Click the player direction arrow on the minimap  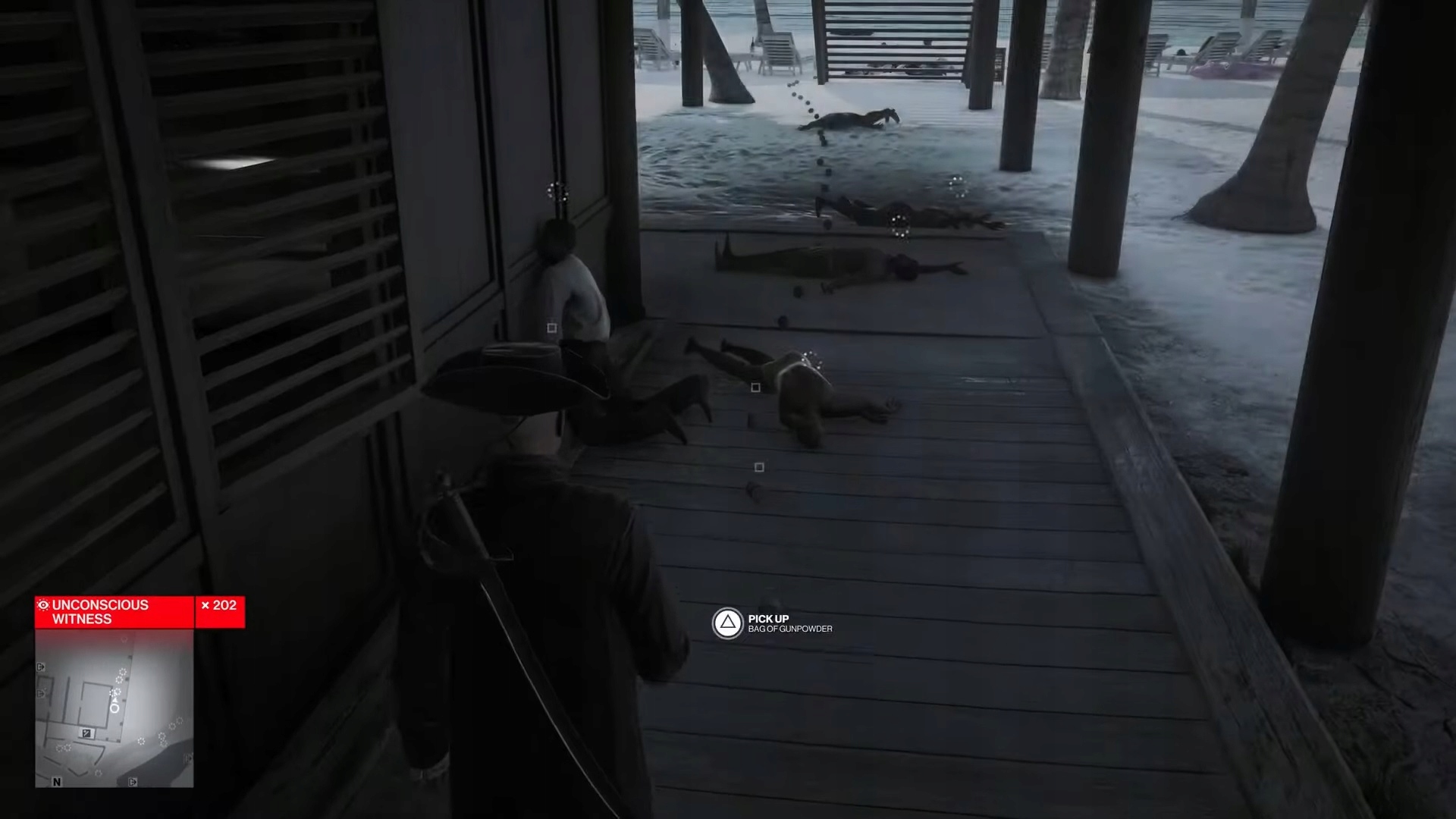pos(115,700)
